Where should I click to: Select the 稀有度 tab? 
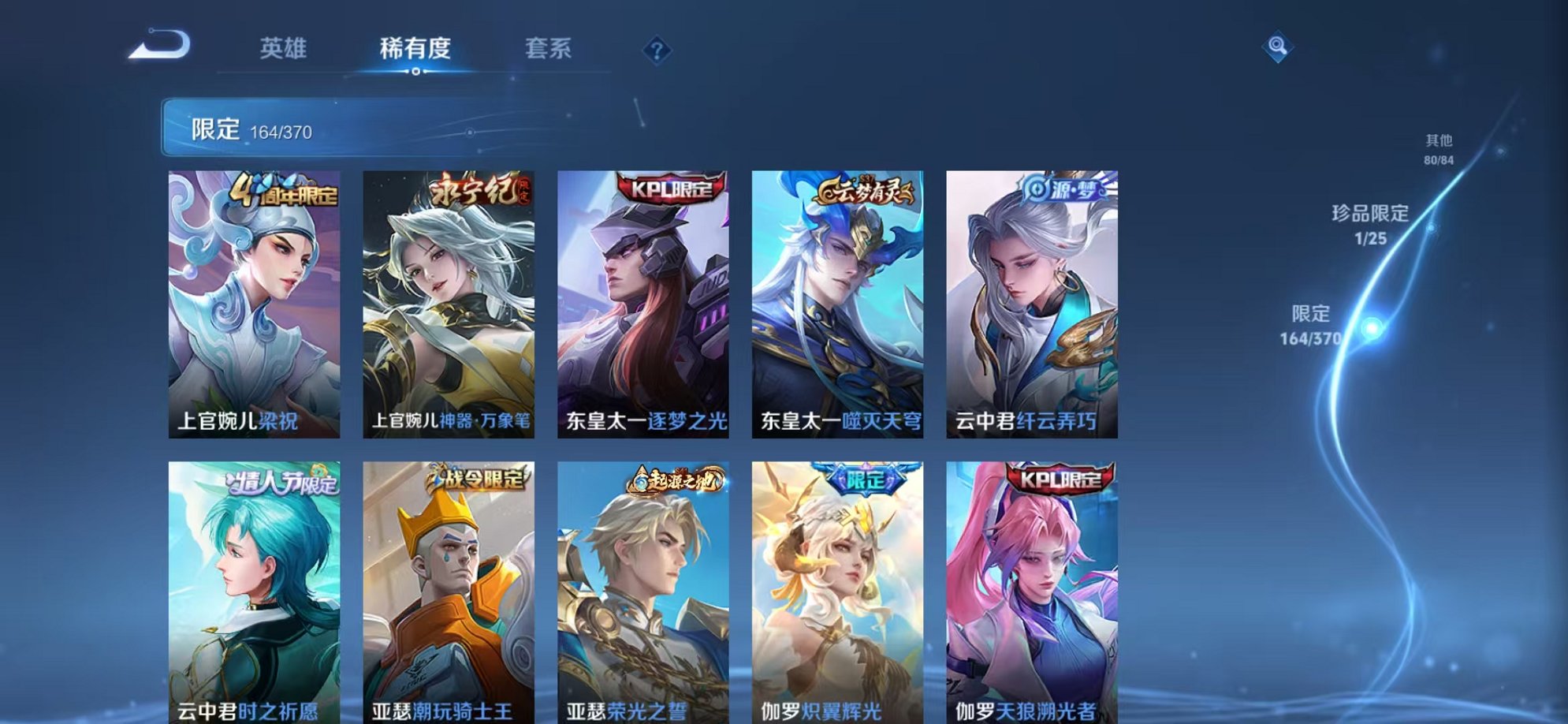coord(415,49)
